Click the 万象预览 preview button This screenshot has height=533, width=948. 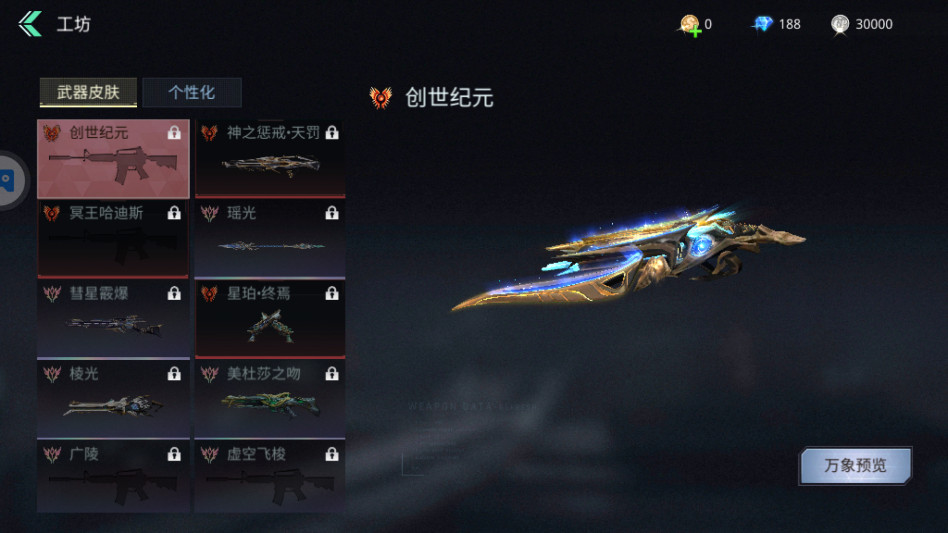point(855,465)
